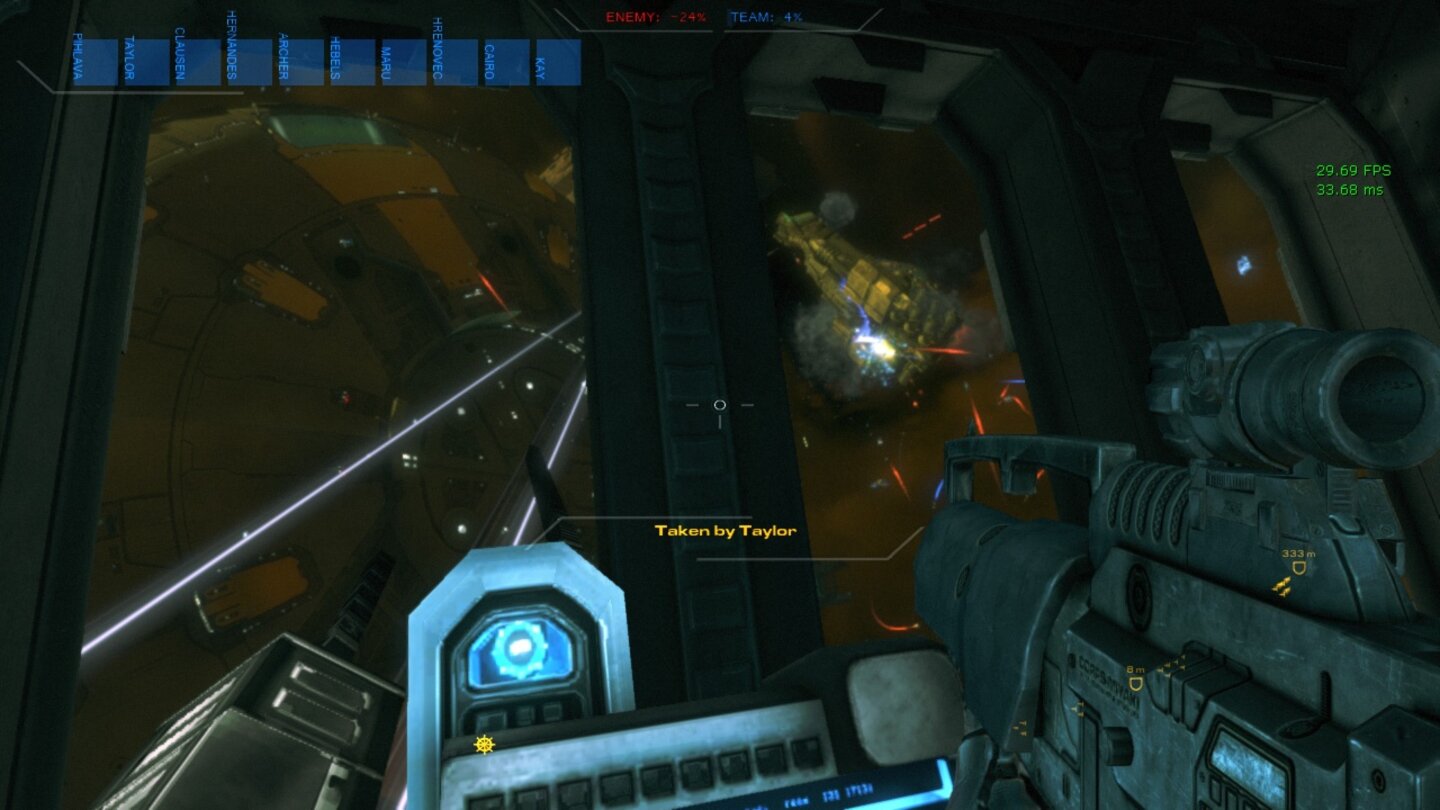The width and height of the screenshot is (1440, 810).
Task: Click the Taken by Taylor label
Action: (724, 531)
